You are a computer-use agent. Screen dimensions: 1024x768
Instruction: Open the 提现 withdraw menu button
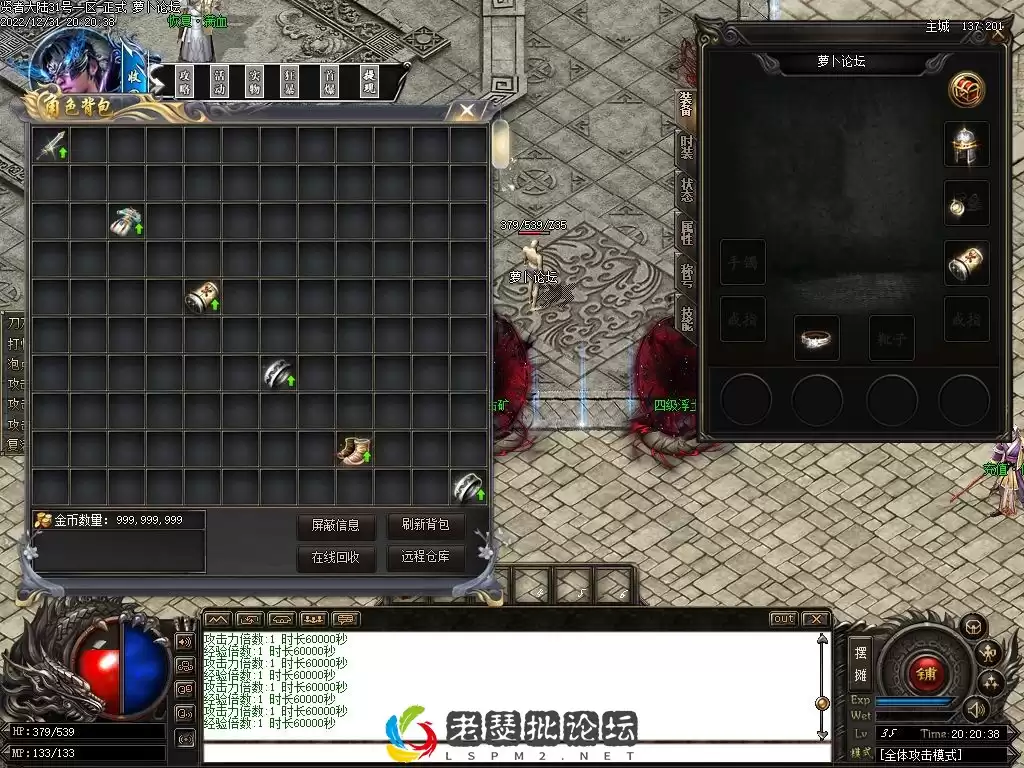(x=369, y=82)
